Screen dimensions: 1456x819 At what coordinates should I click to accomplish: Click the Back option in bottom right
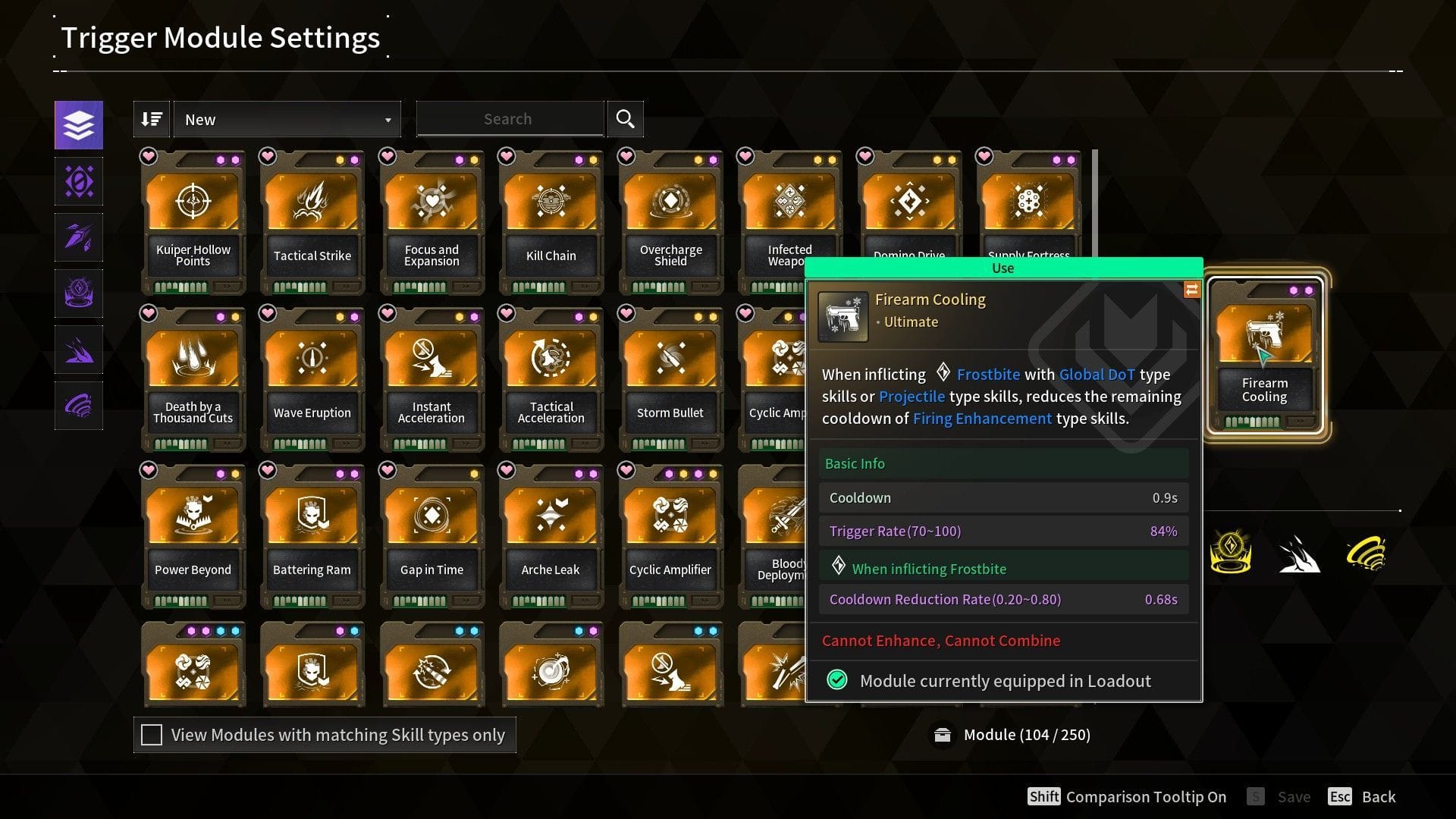click(x=1380, y=796)
